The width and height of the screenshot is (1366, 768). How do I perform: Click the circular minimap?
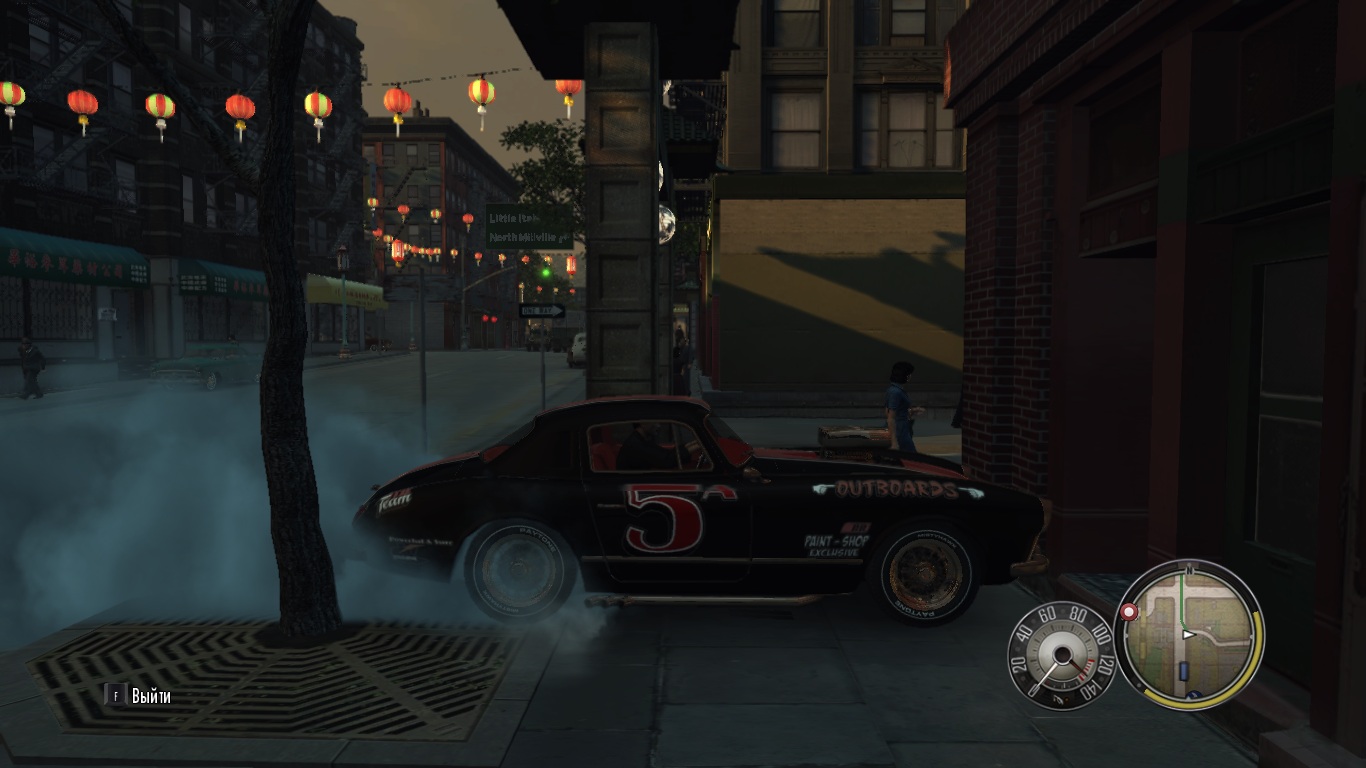point(1189,634)
